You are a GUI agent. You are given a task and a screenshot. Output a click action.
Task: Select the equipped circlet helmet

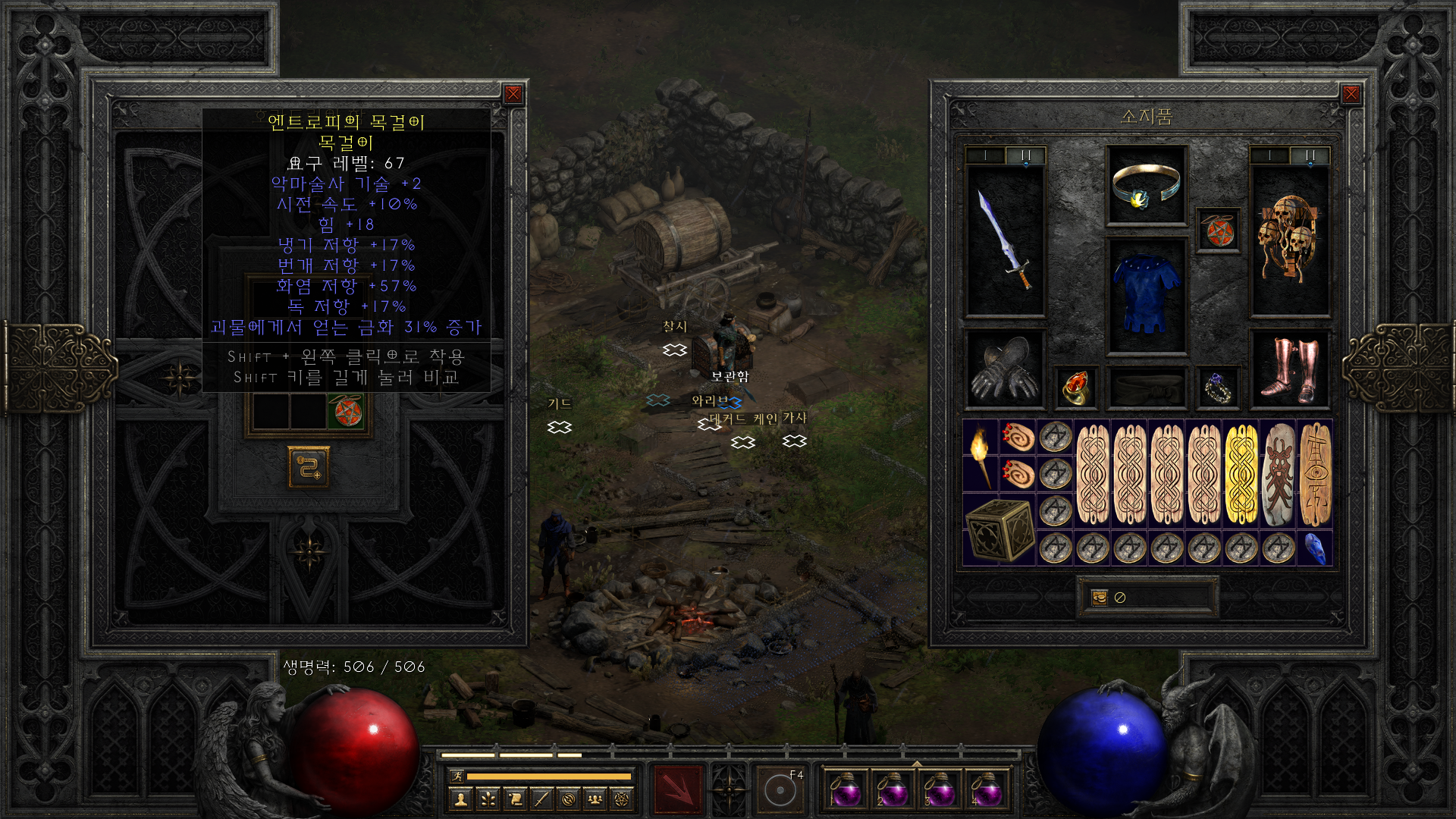1146,186
